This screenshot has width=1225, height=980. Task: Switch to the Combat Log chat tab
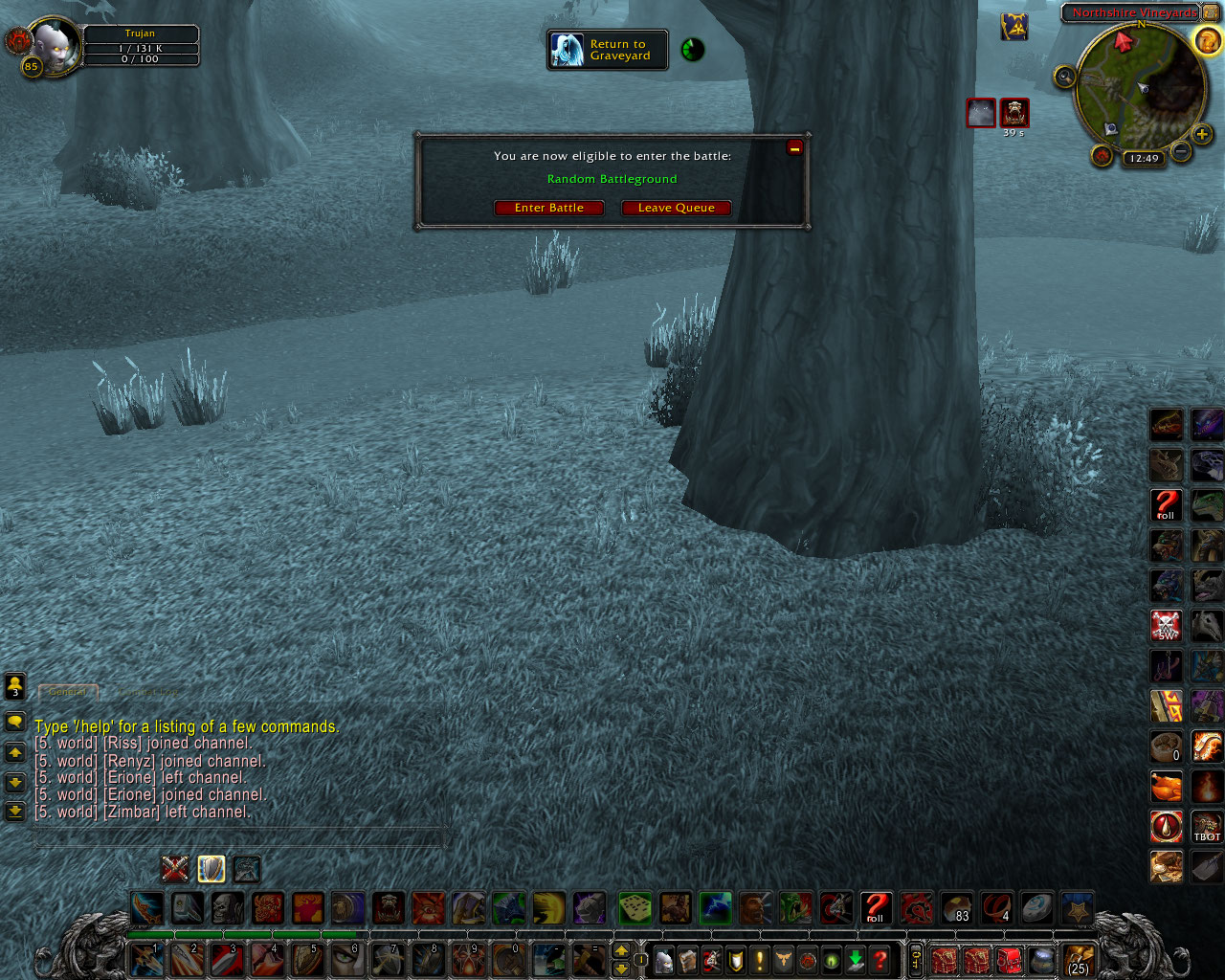click(148, 692)
